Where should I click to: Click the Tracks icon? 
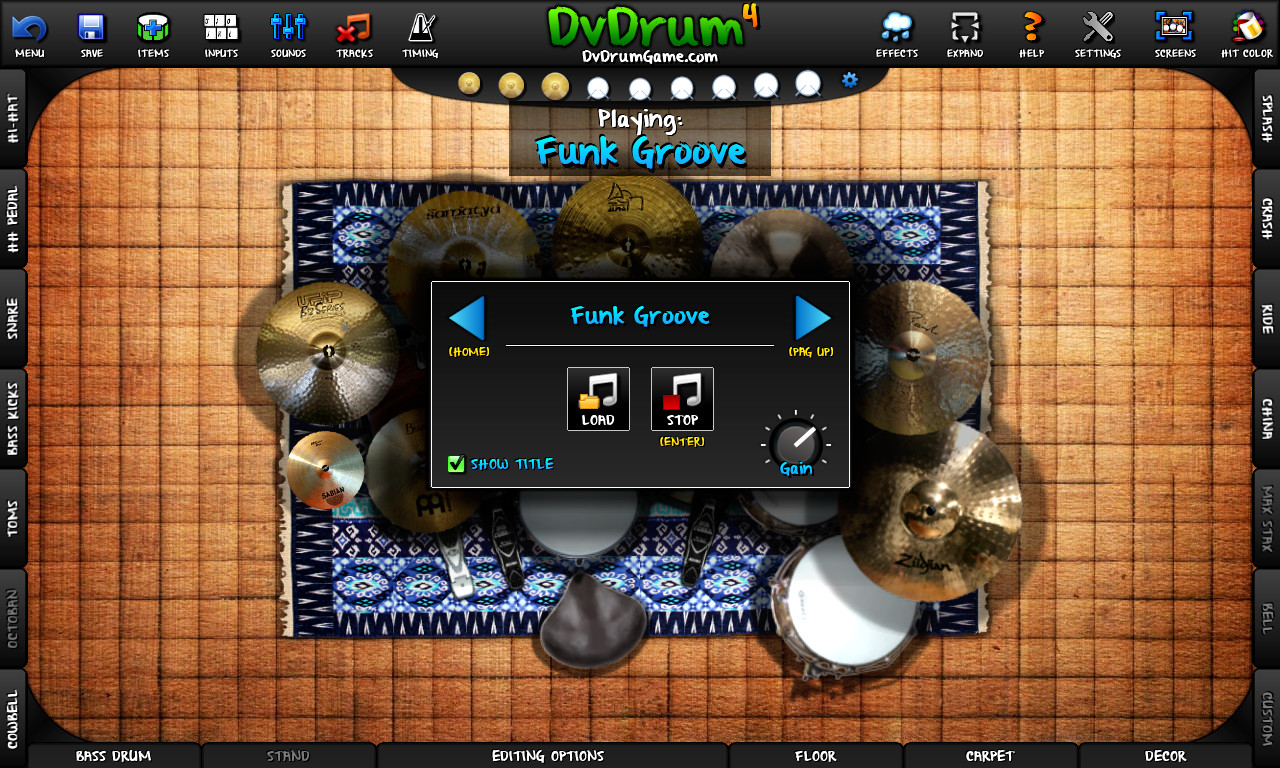353,30
